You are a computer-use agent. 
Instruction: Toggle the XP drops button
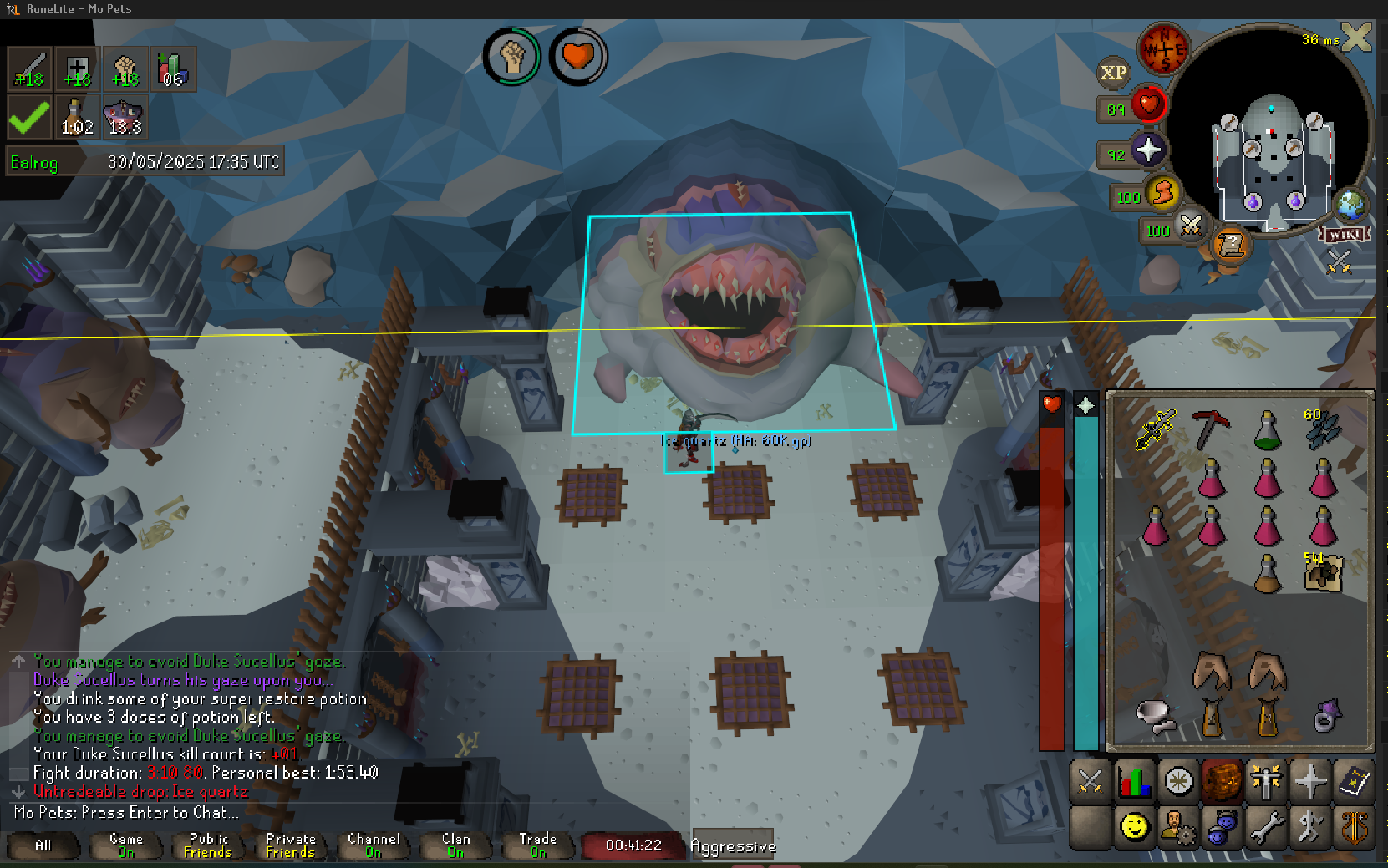[x=1113, y=73]
